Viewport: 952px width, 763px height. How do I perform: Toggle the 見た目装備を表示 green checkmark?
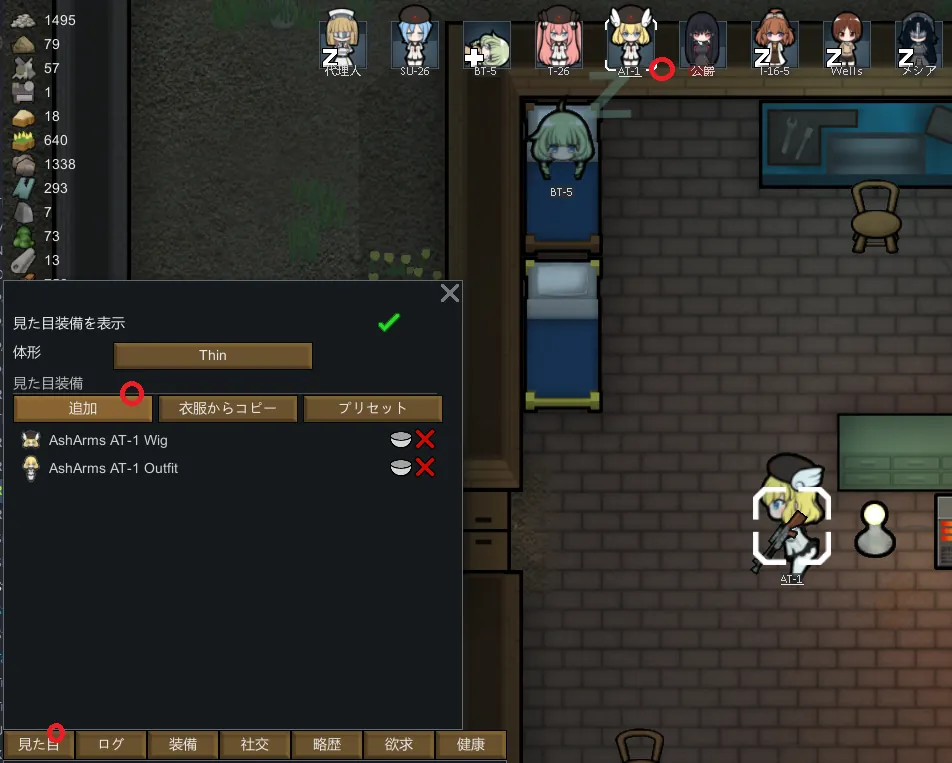tap(389, 323)
